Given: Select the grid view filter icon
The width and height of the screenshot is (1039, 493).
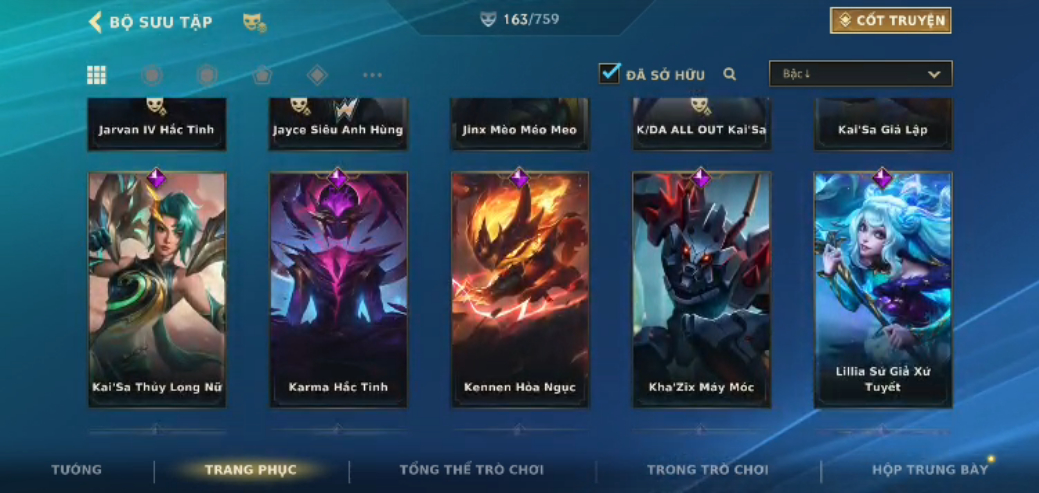Looking at the screenshot, I should coord(97,75).
